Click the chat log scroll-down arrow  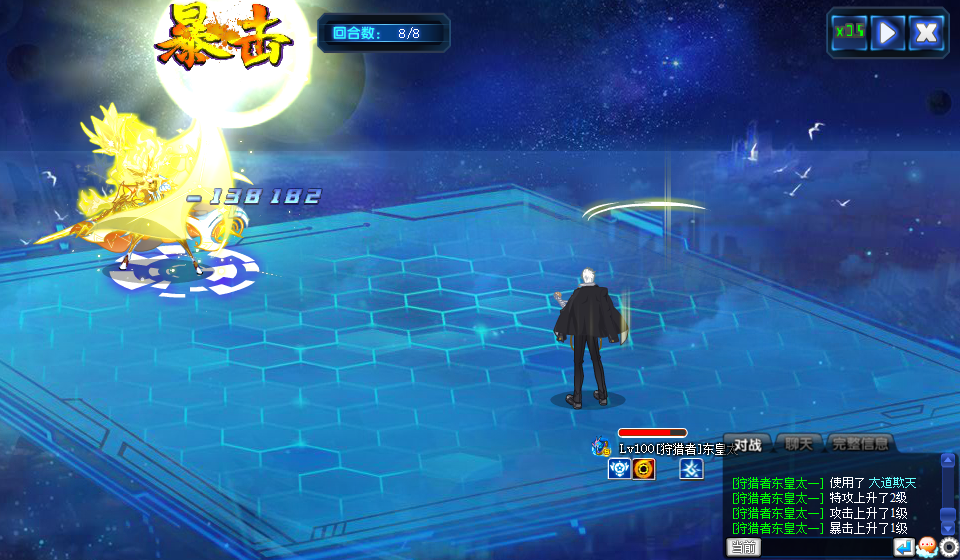click(x=948, y=527)
